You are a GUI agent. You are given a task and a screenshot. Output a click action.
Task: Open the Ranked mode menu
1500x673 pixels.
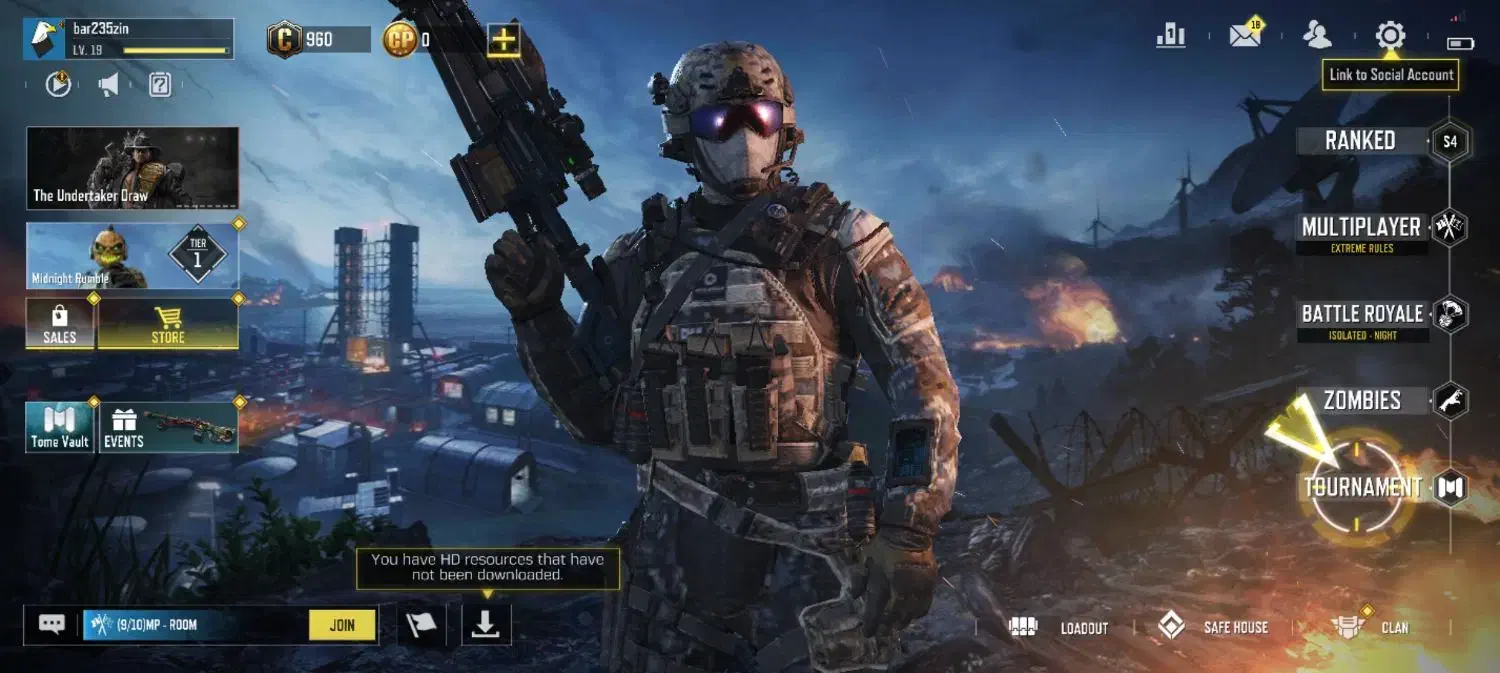point(1360,141)
